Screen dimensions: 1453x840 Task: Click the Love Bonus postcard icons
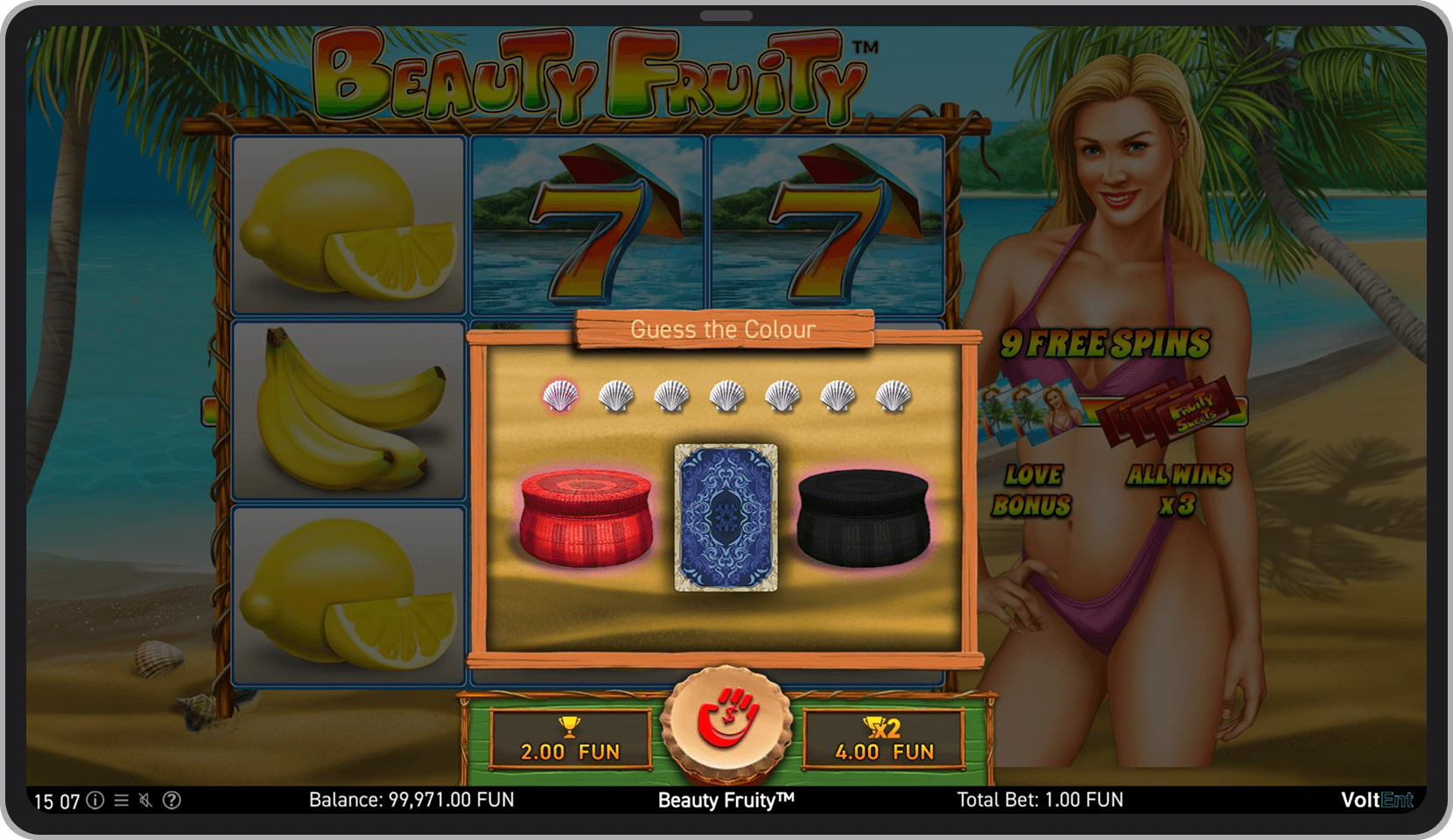click(1031, 409)
